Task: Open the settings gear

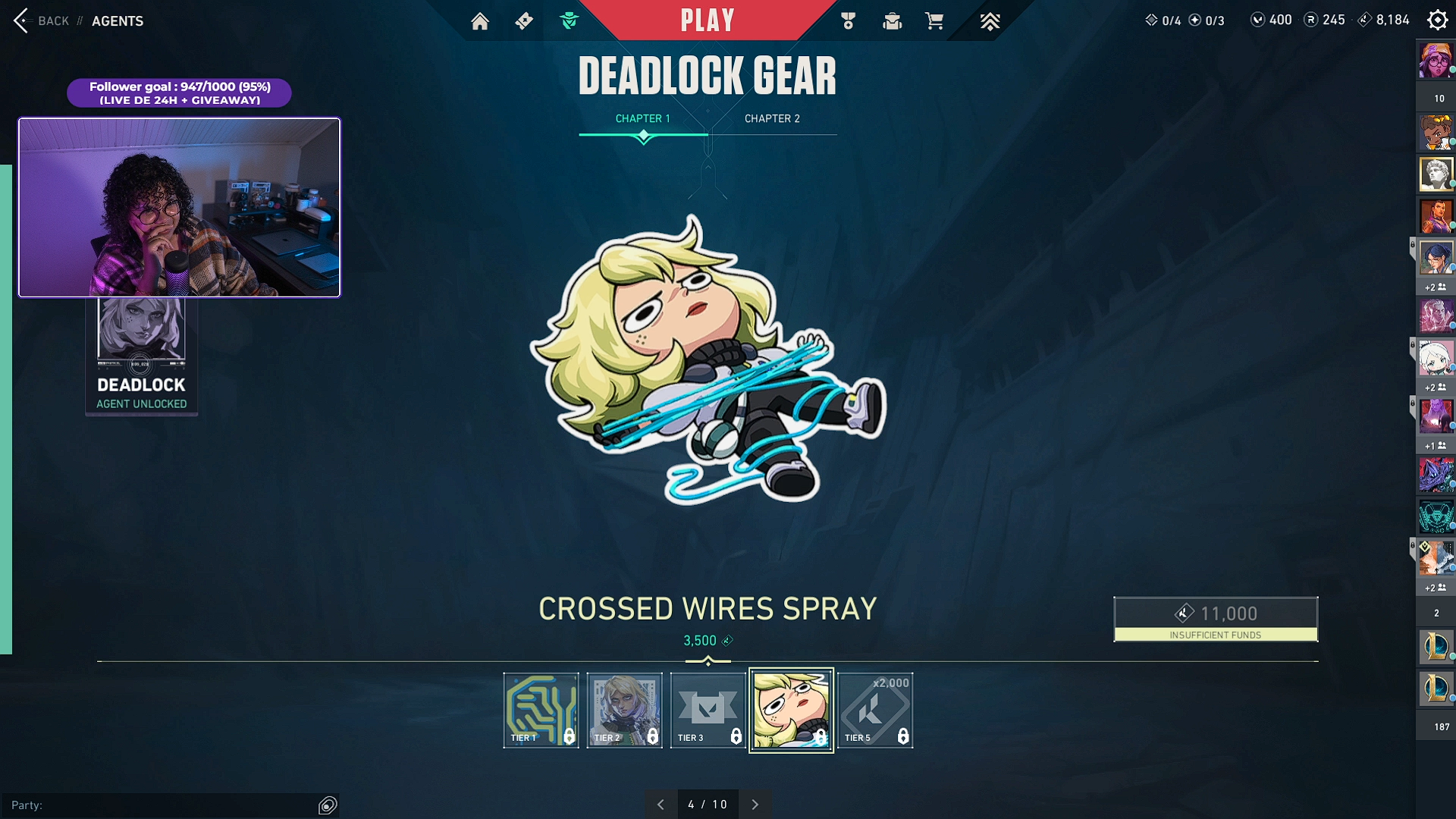Action: click(x=1437, y=20)
